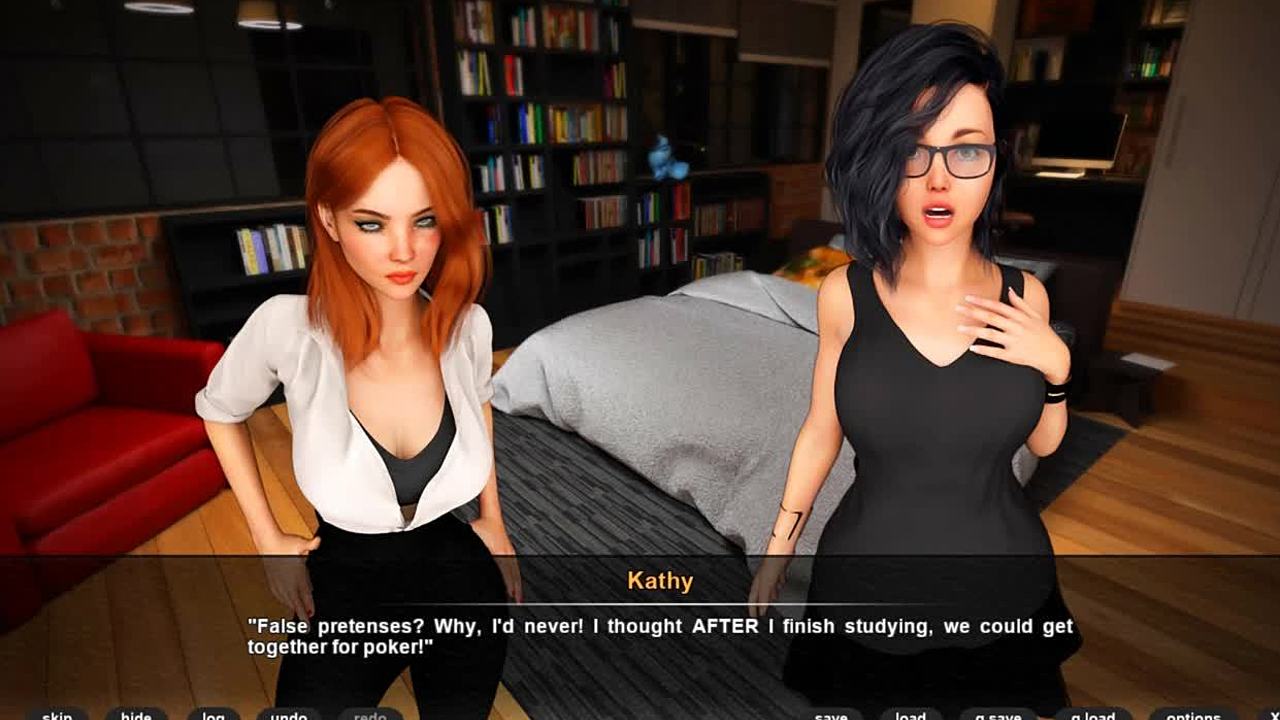Quick save with q.save
Screen dimensions: 1280x720
point(997,714)
